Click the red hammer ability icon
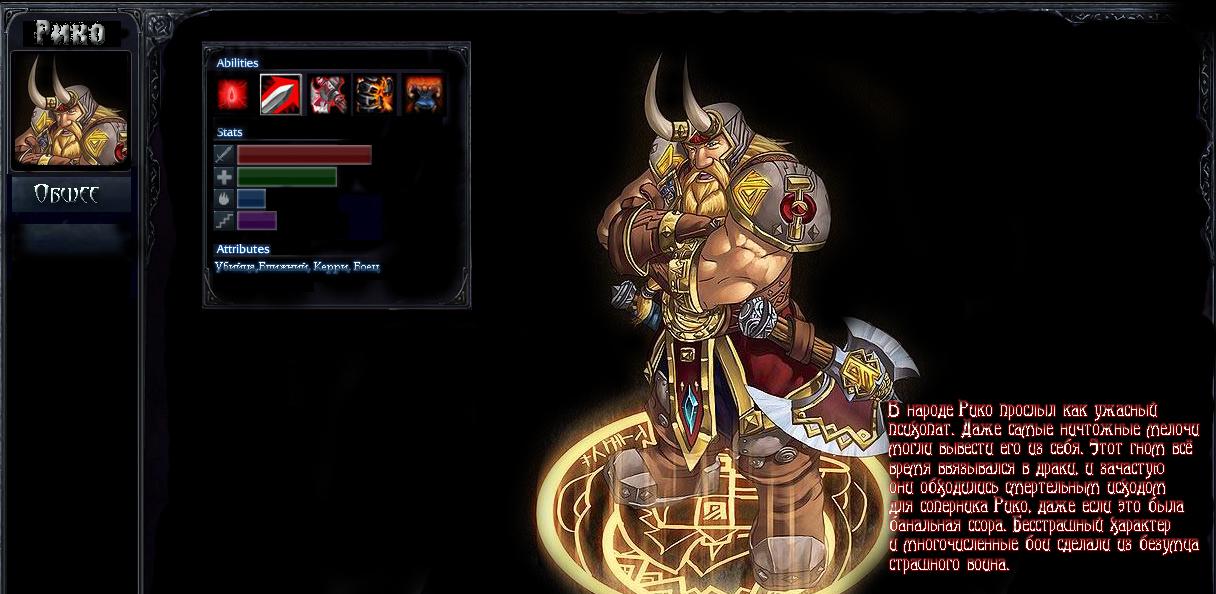 pyautogui.click(x=328, y=95)
